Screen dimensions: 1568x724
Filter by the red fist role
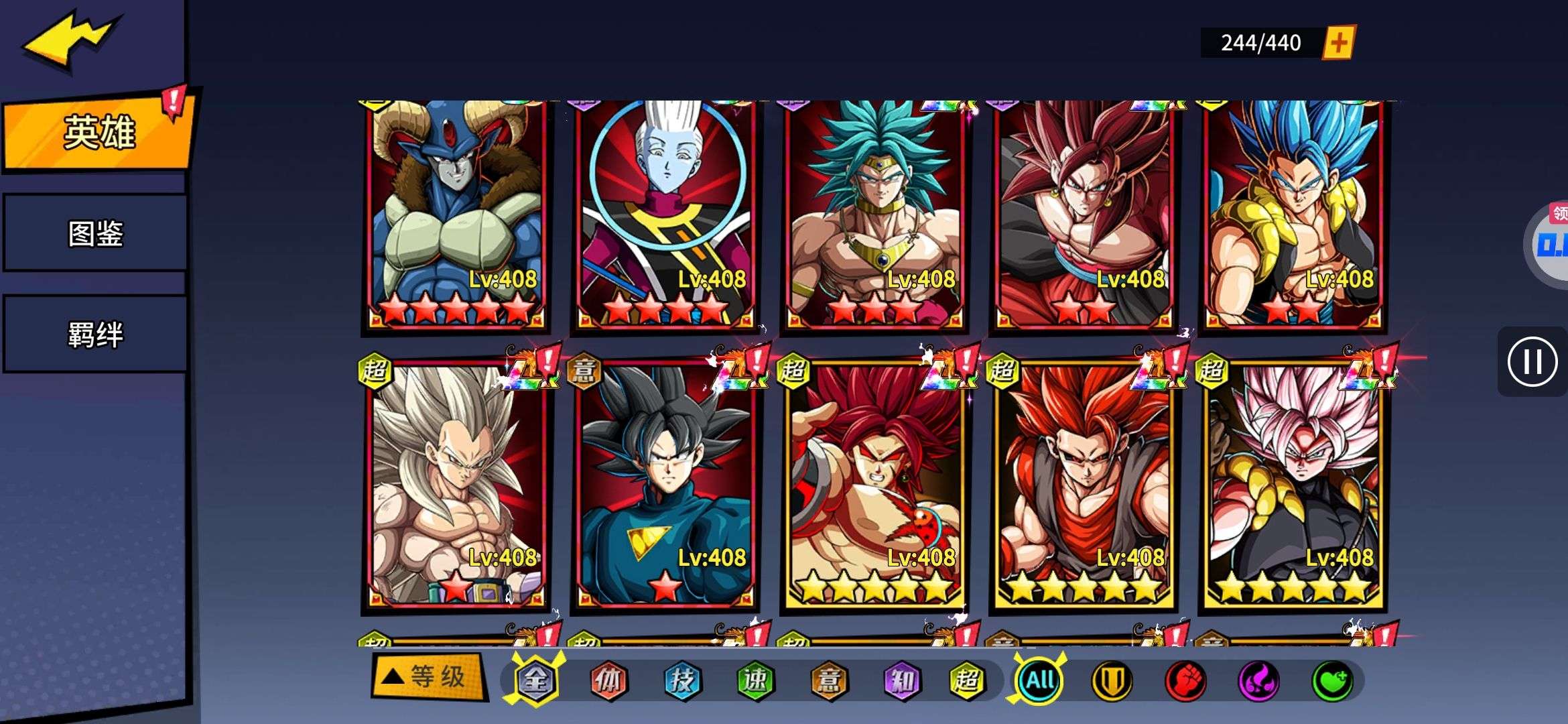coord(1185,680)
